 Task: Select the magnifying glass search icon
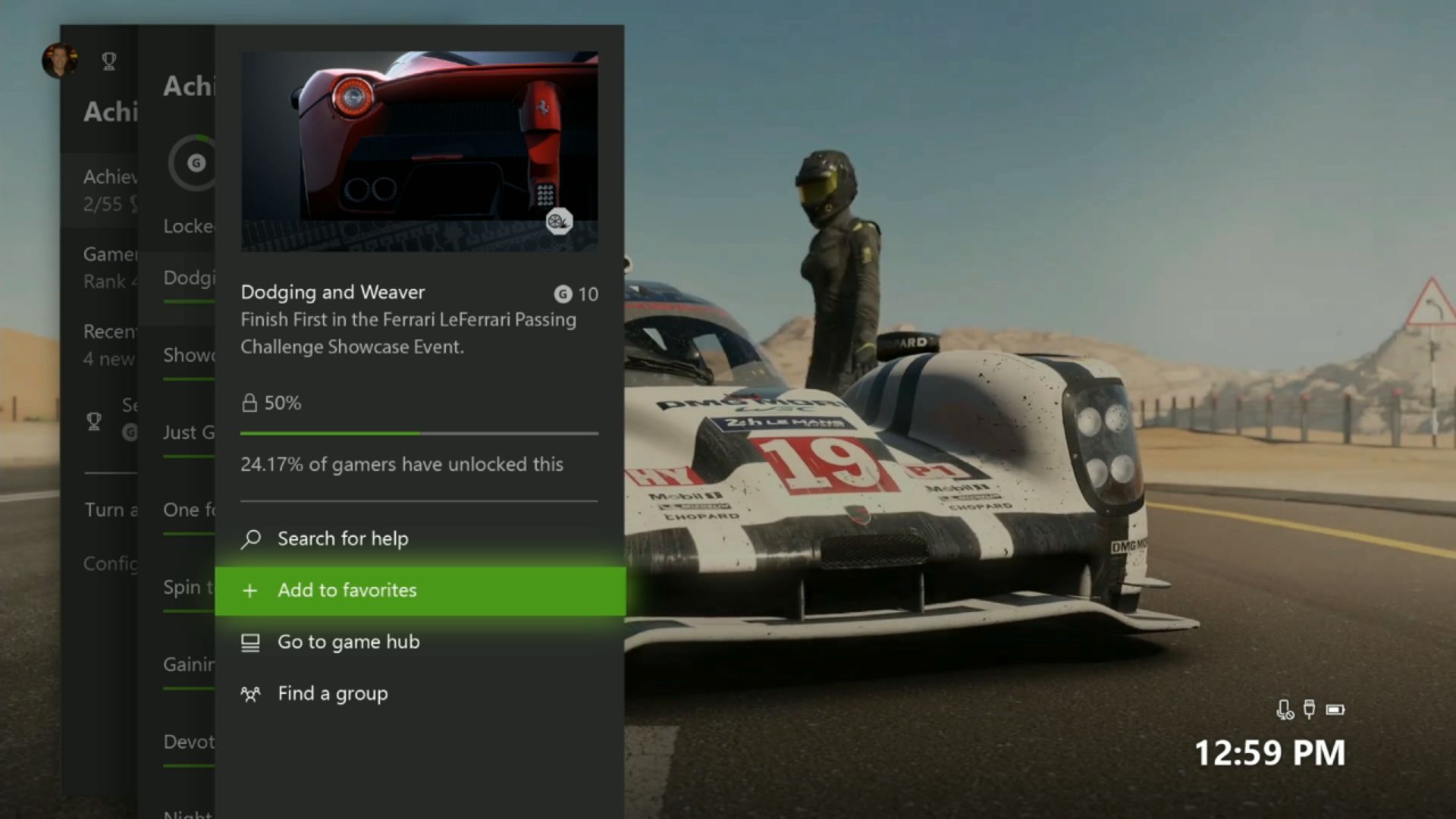250,538
